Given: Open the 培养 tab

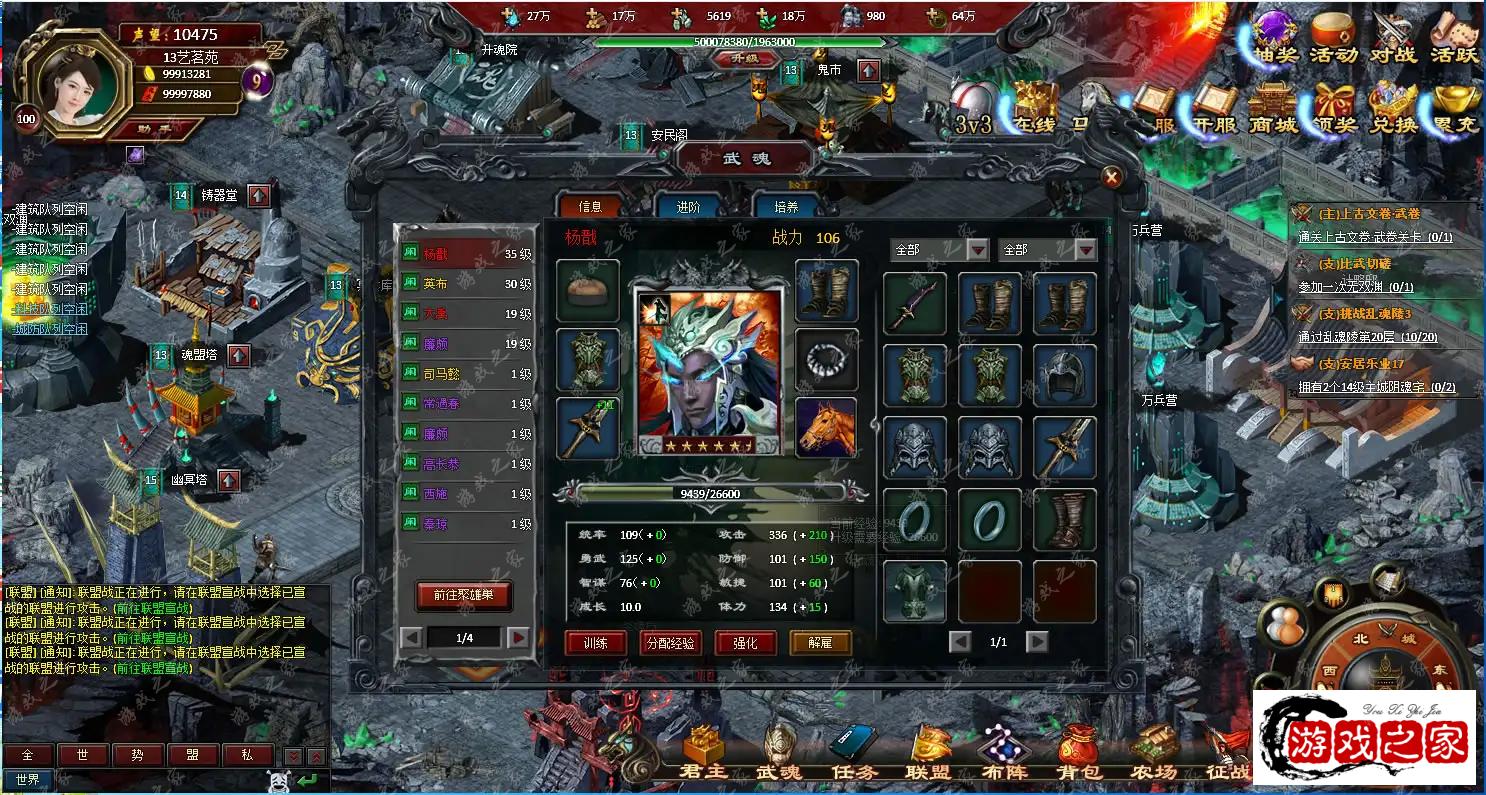Looking at the screenshot, I should (786, 206).
